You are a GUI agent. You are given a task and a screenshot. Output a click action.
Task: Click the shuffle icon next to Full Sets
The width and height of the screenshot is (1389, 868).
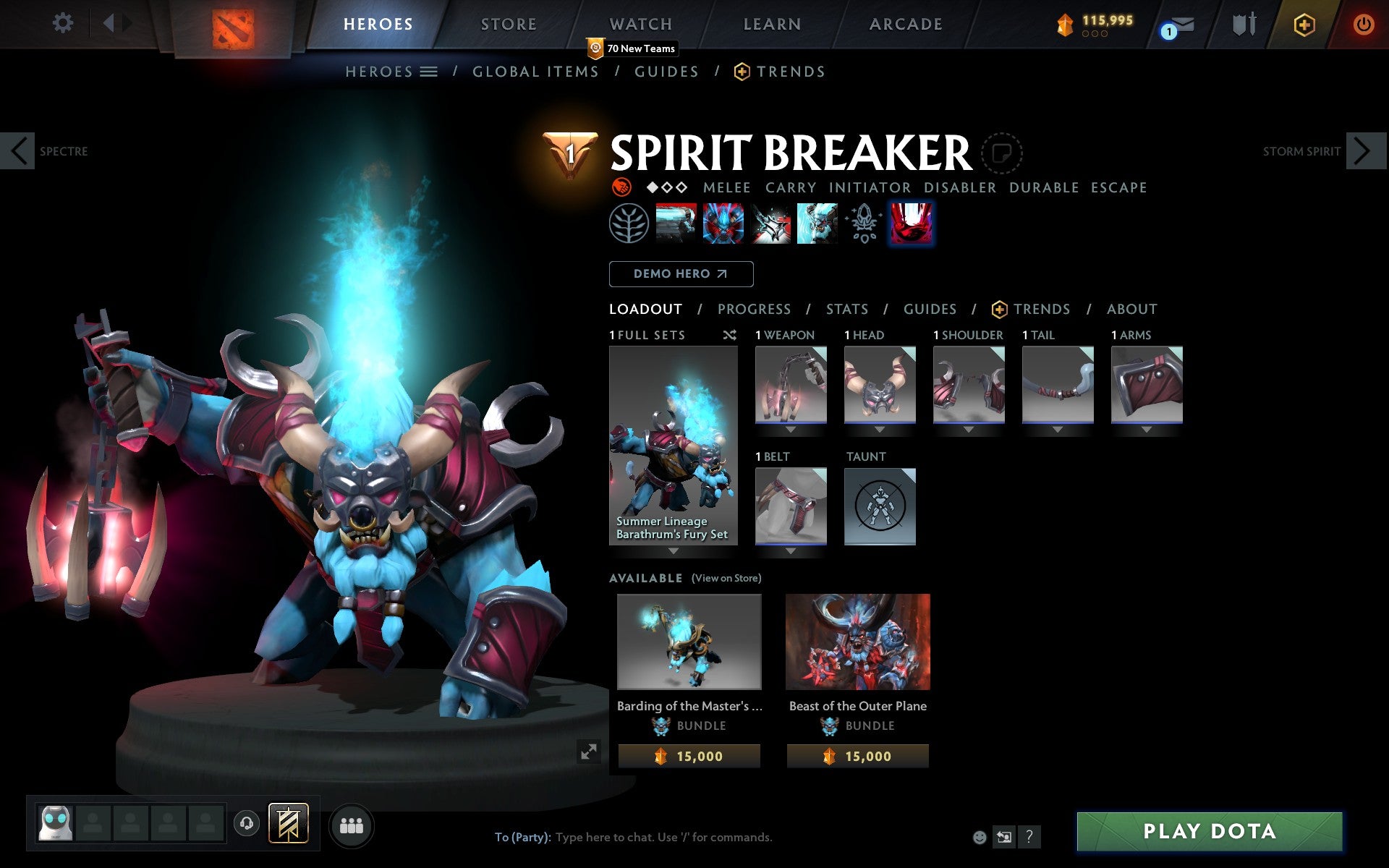click(x=729, y=335)
